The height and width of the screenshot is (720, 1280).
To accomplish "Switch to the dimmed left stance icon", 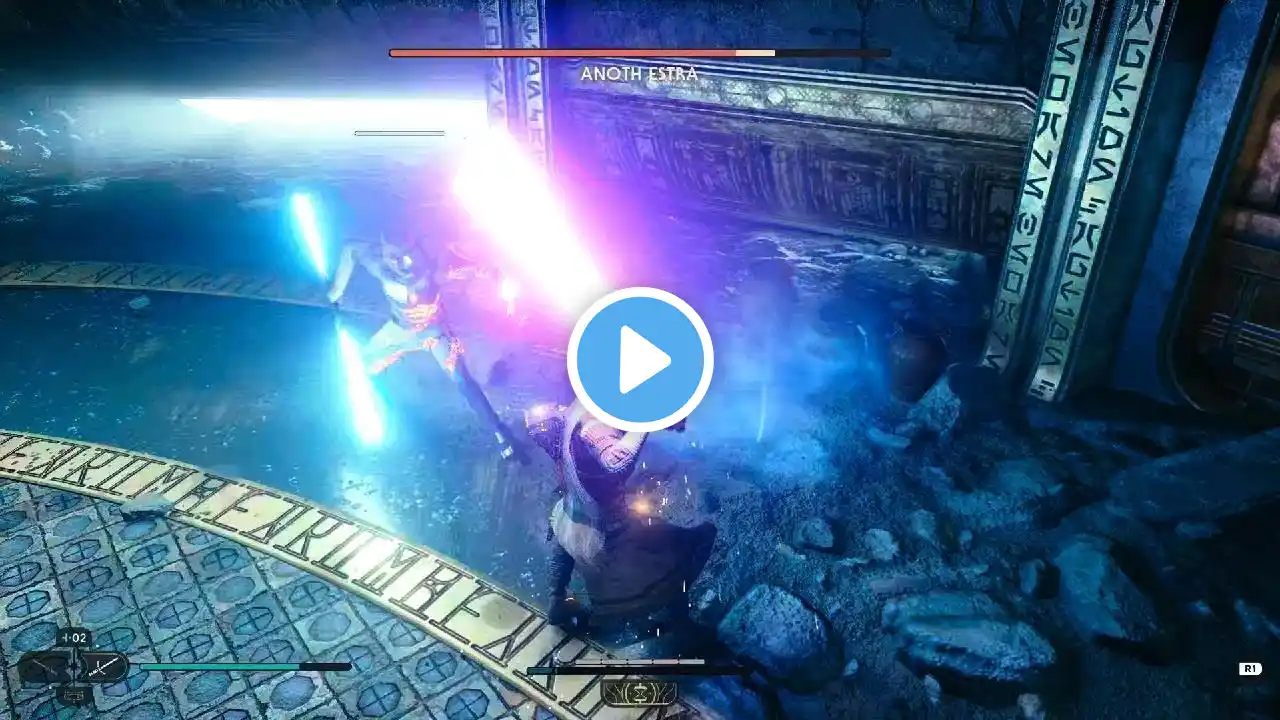I will pos(45,666).
